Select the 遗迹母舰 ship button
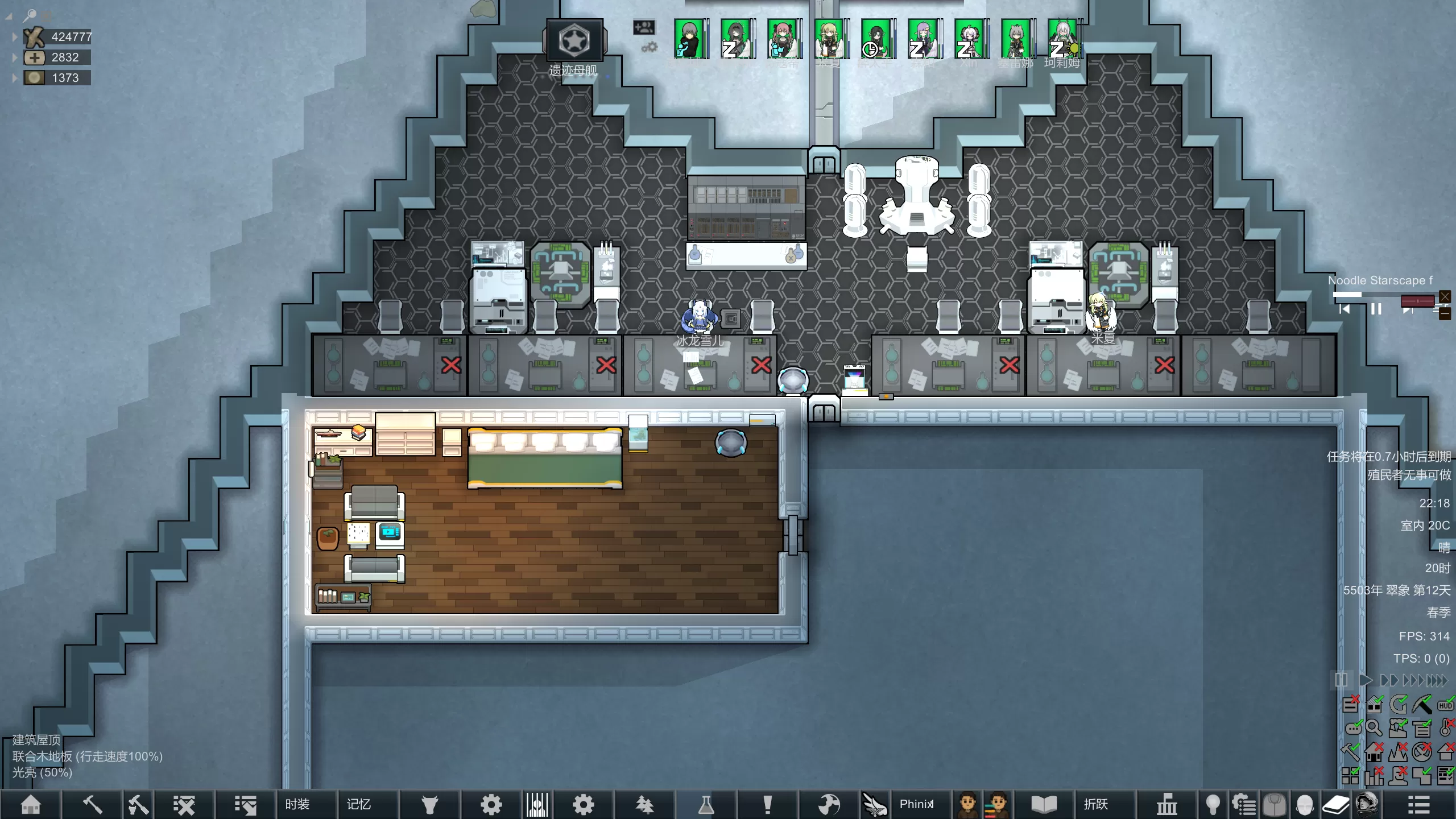The image size is (1456, 819). [x=574, y=41]
